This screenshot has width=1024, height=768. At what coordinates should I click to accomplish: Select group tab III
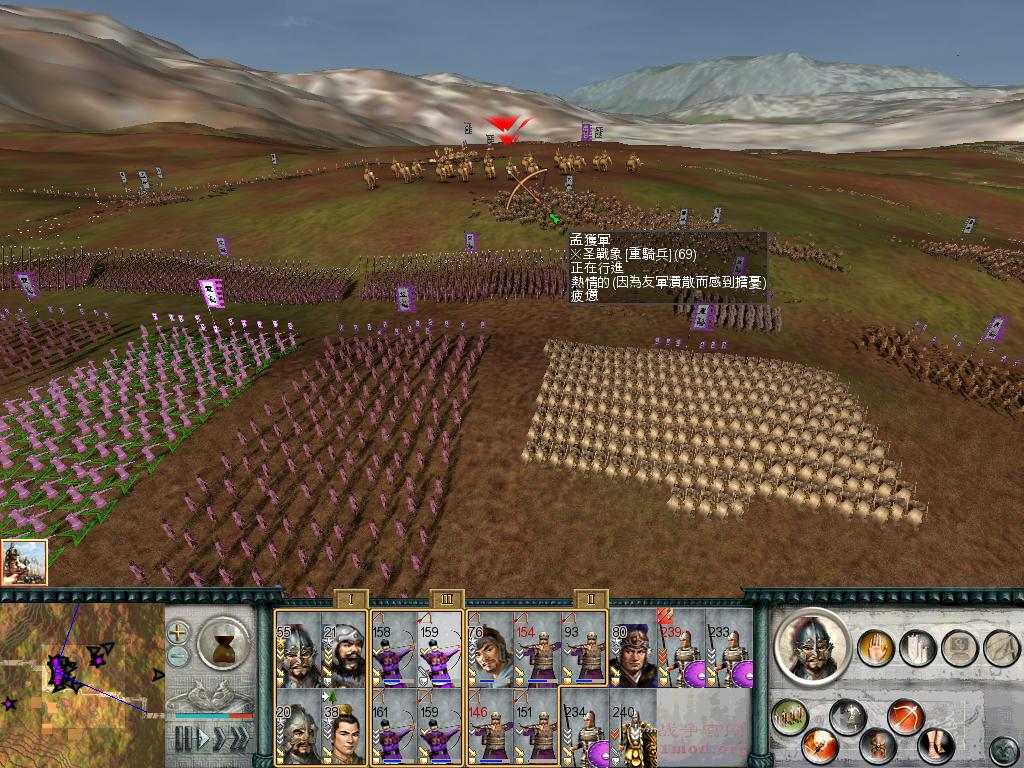coord(446,599)
